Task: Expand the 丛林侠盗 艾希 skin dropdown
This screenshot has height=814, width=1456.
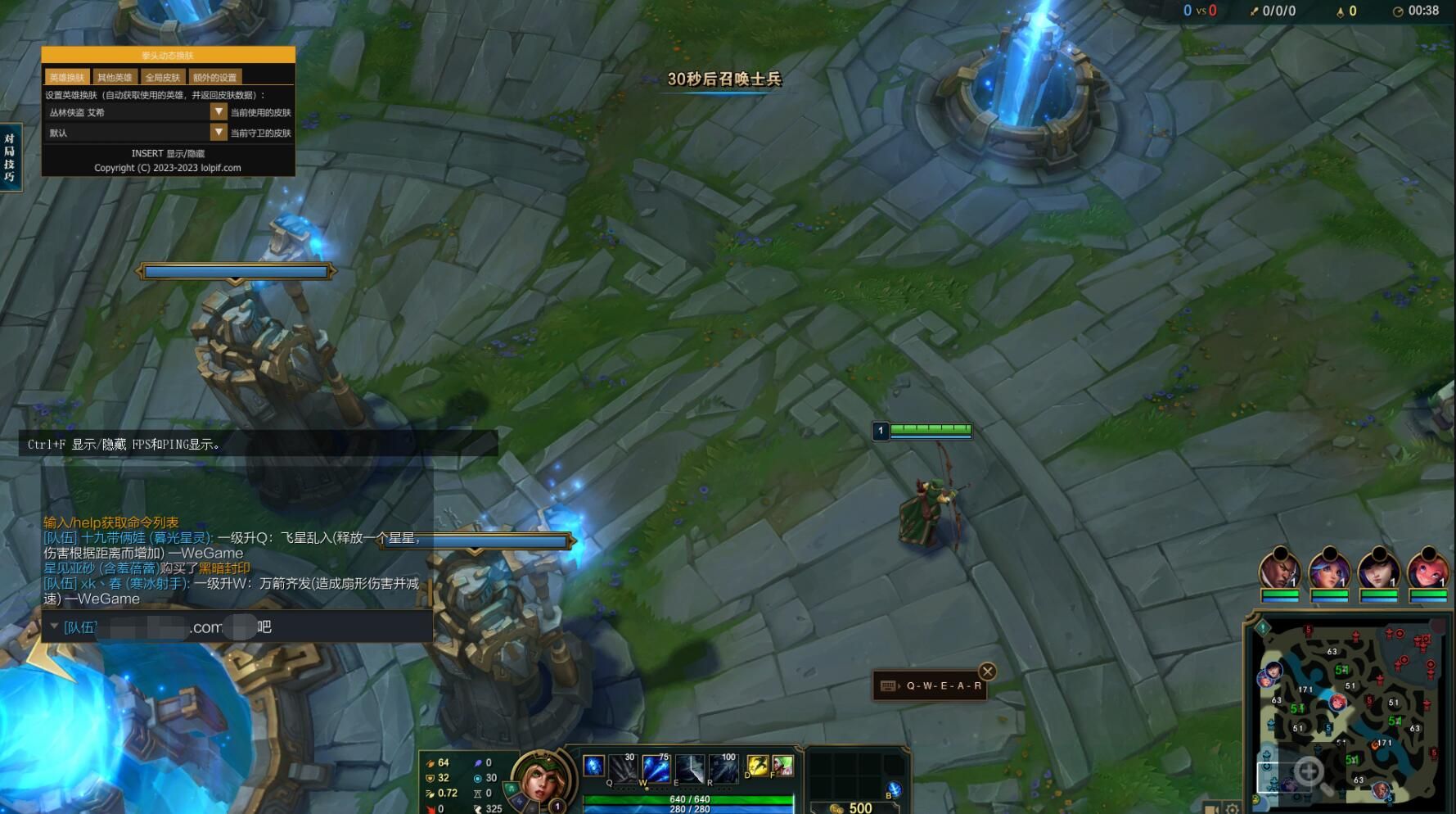Action: tap(218, 111)
